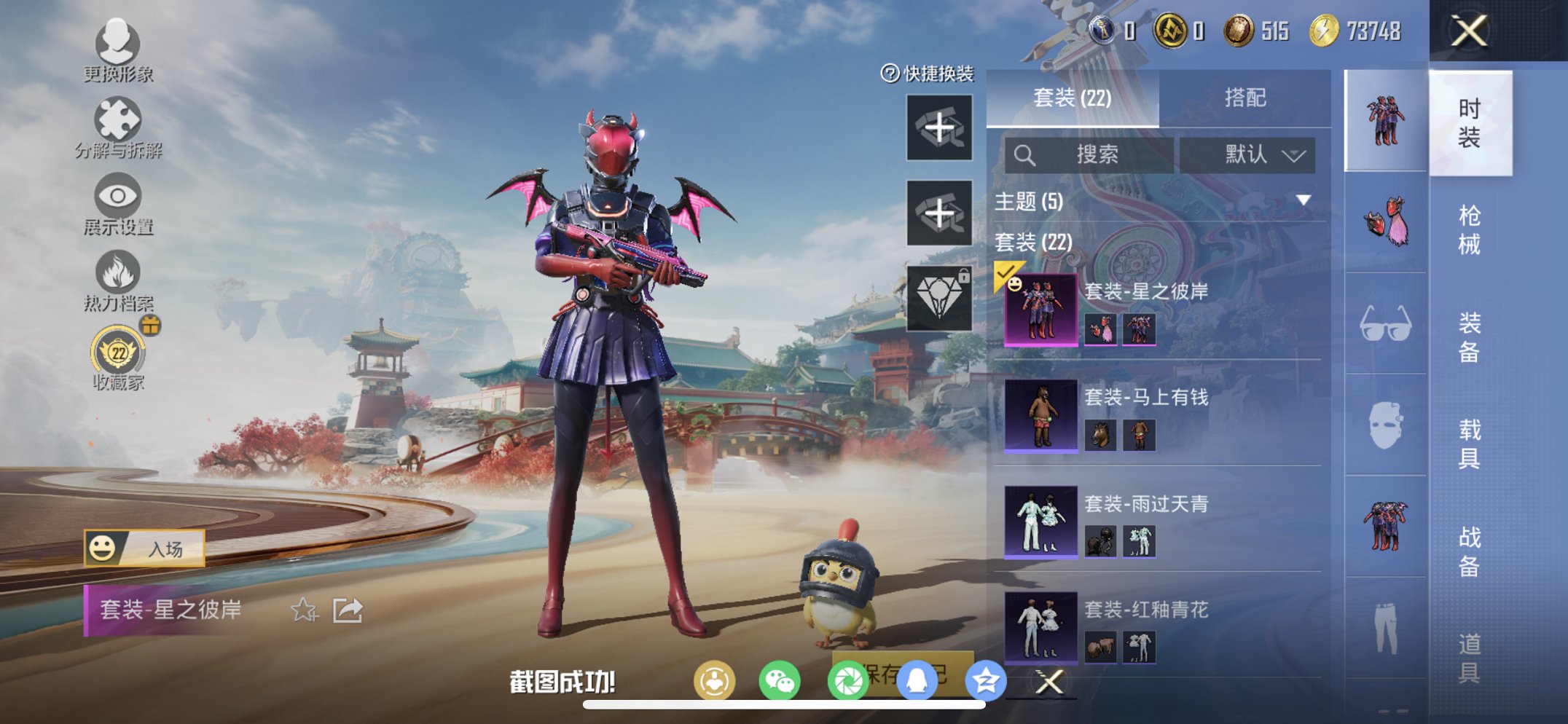The image size is (1568, 724).
Task: Open the 热力档案 flame profile icon
Action: tap(119, 270)
